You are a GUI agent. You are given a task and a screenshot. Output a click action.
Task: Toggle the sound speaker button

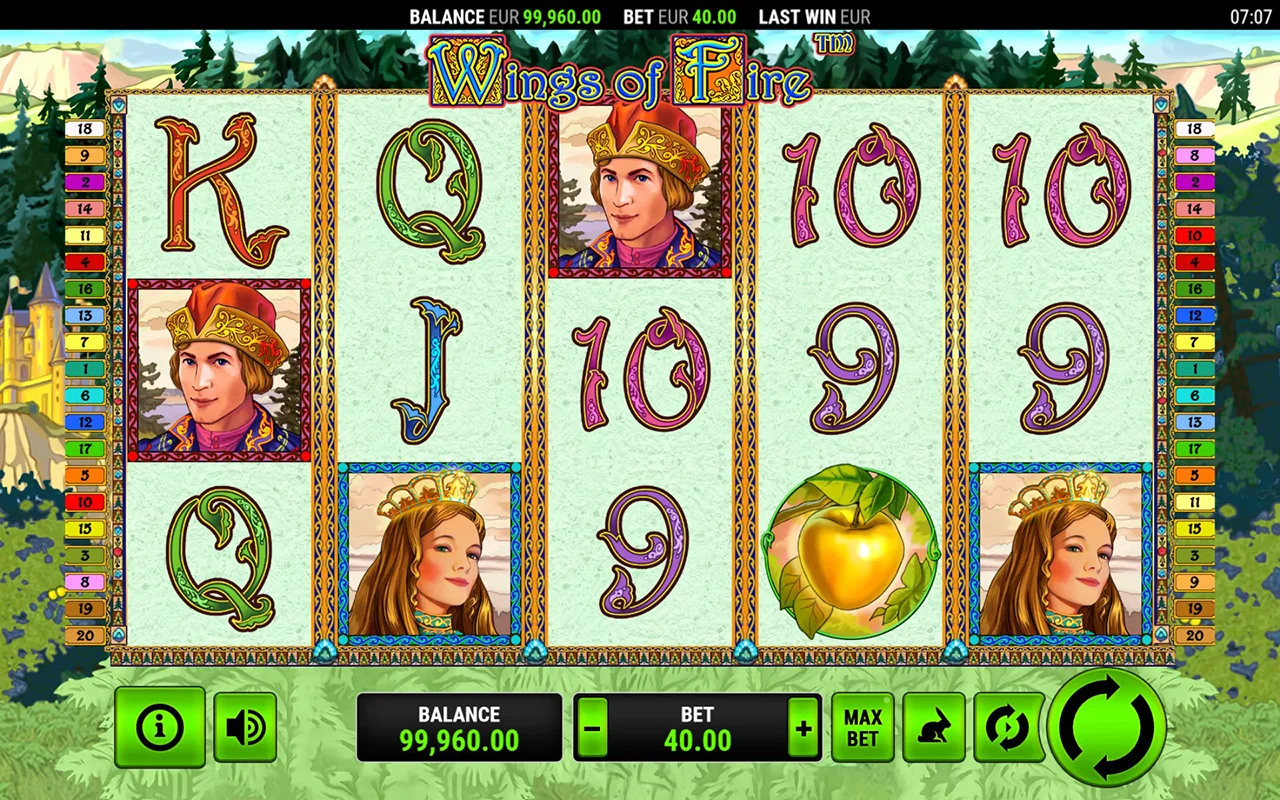(x=245, y=727)
